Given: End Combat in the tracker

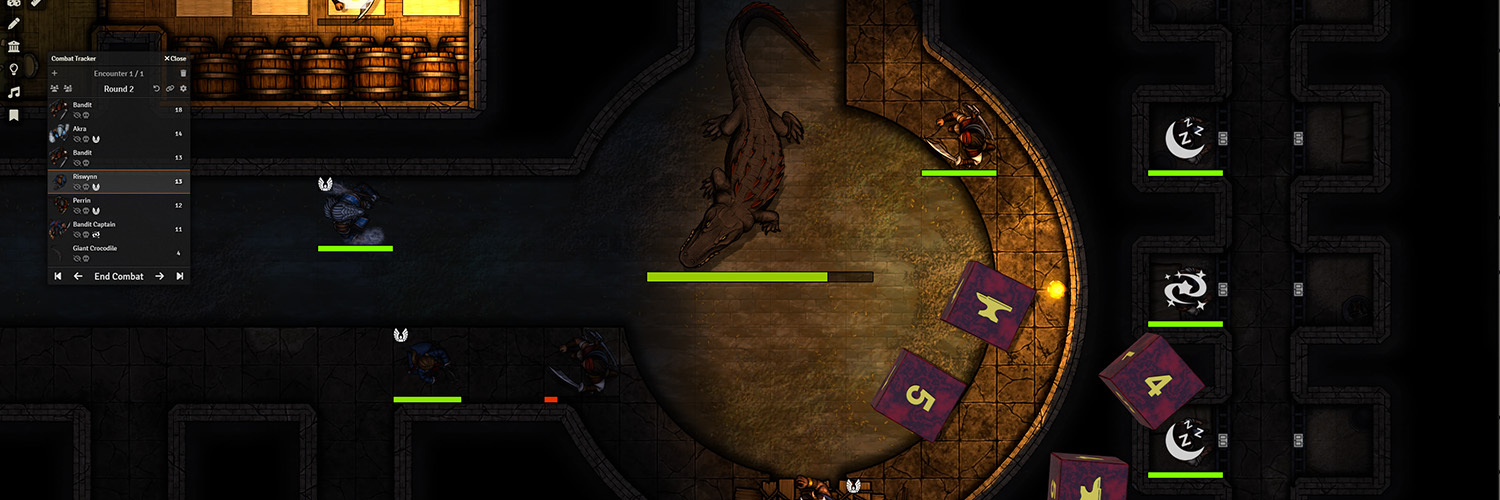Looking at the screenshot, I should point(119,276).
